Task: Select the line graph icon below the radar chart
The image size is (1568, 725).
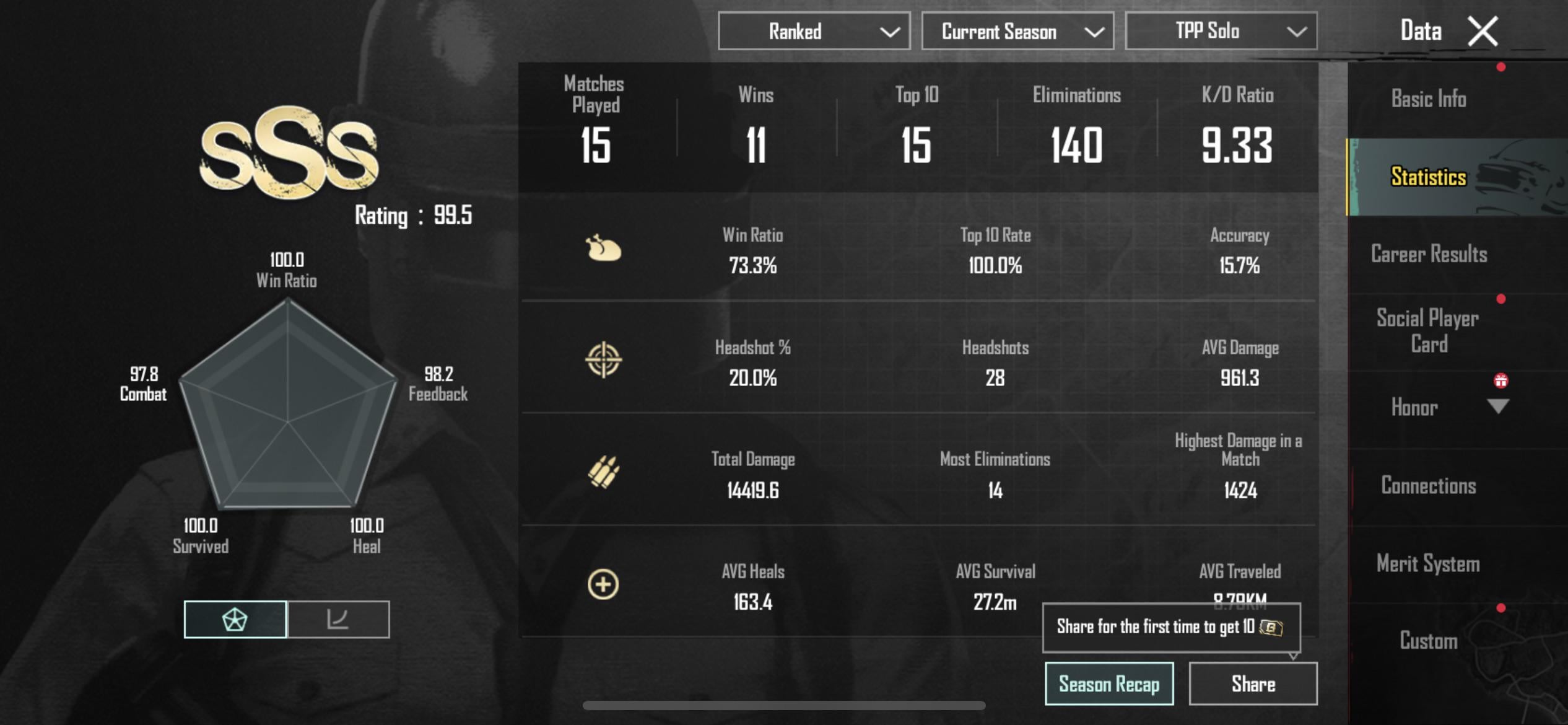Action: pos(338,619)
